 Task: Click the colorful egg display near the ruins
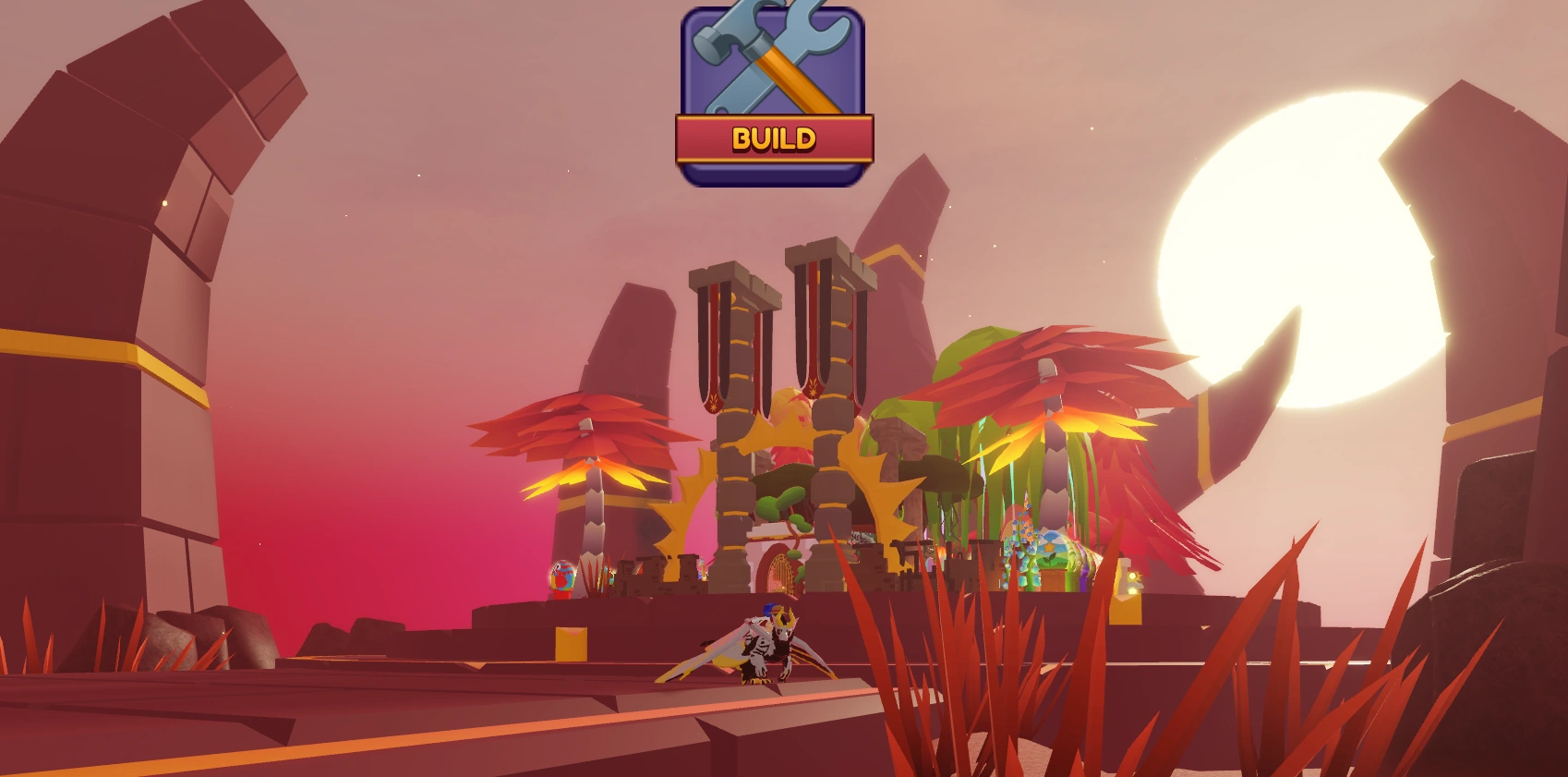coord(561,575)
